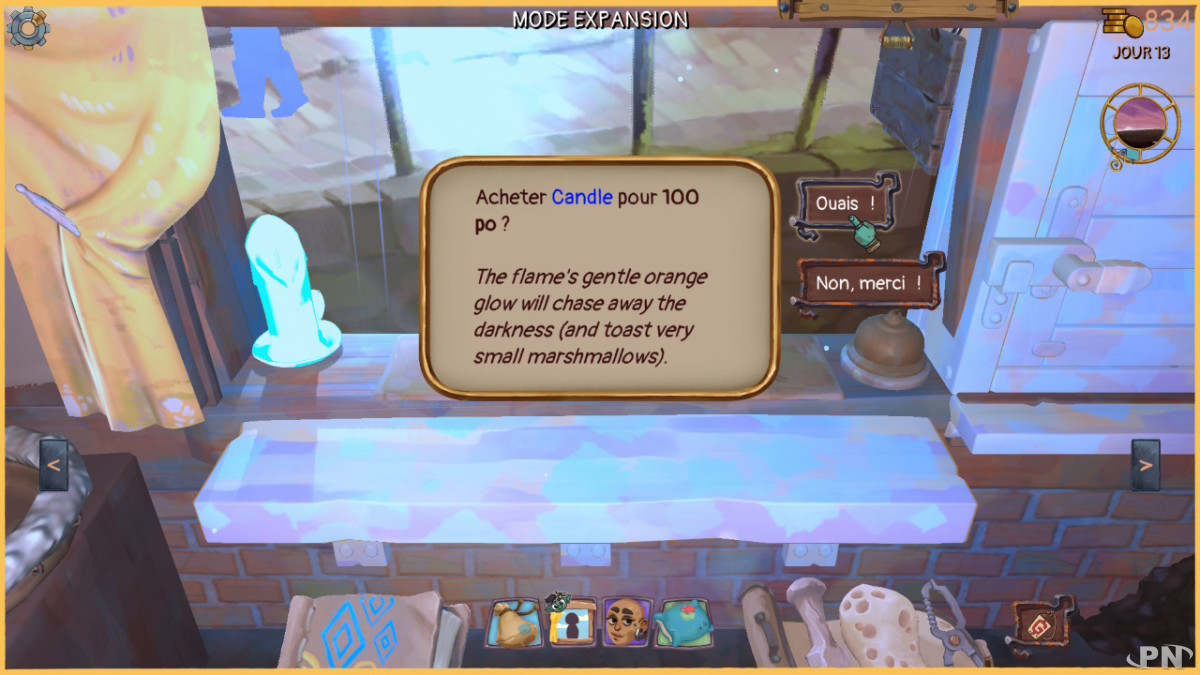This screenshot has width=1200, height=675.
Task: Select the keyhole window icon
Action: (x=572, y=622)
